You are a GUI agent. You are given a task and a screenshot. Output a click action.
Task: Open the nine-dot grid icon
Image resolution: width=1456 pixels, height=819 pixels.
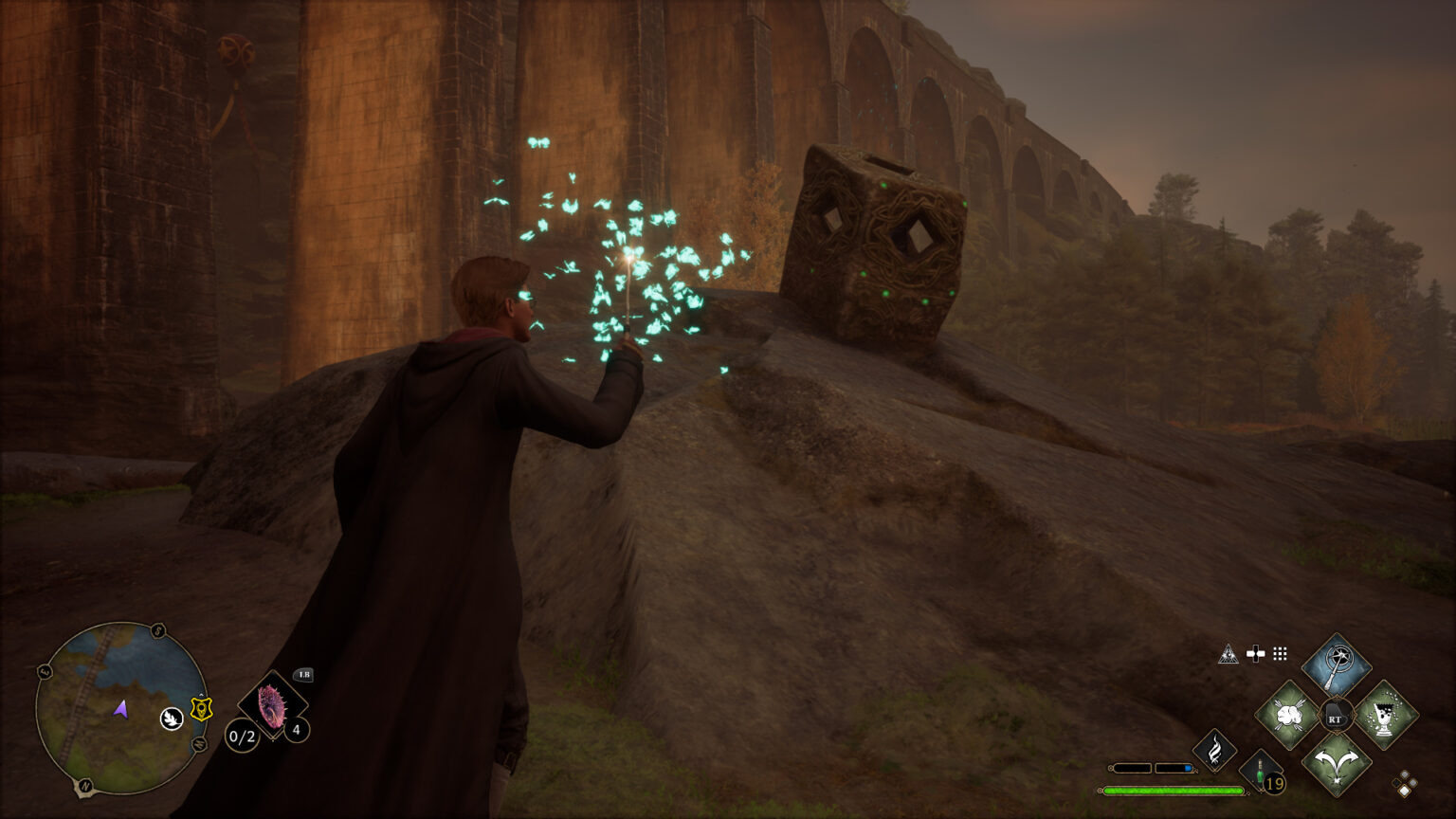coord(1280,654)
